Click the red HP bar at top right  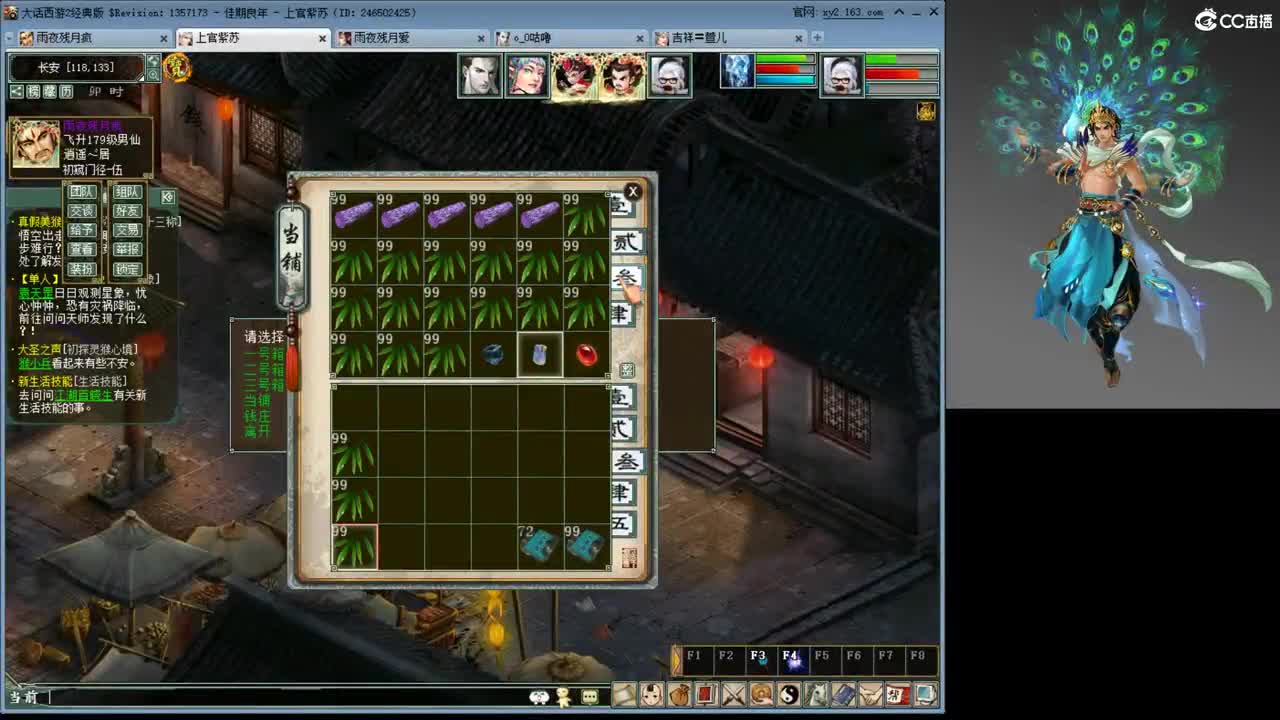click(890, 73)
